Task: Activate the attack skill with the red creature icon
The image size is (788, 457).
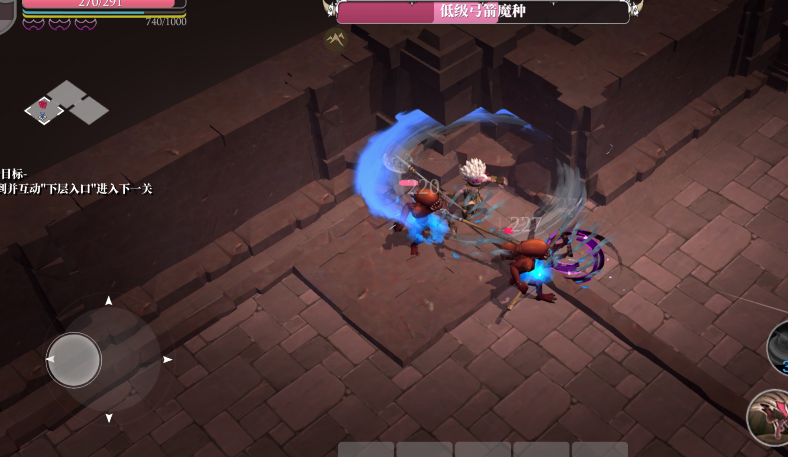Action: click(770, 416)
